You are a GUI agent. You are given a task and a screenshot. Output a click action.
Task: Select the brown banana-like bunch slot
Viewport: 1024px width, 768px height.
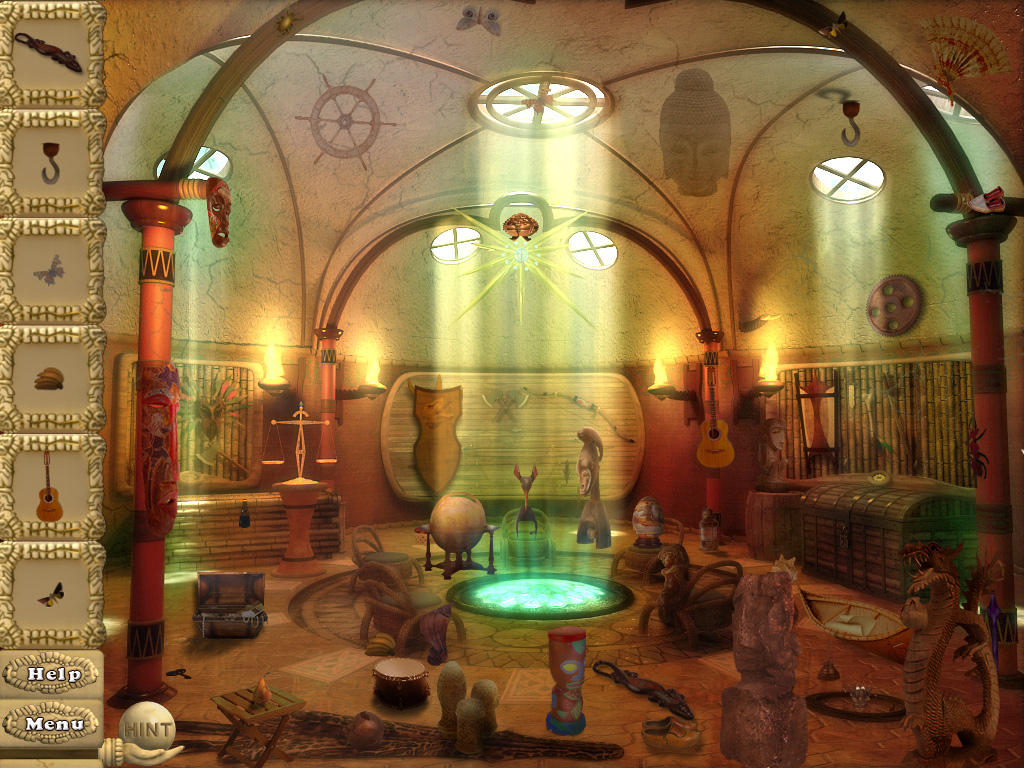(50, 378)
